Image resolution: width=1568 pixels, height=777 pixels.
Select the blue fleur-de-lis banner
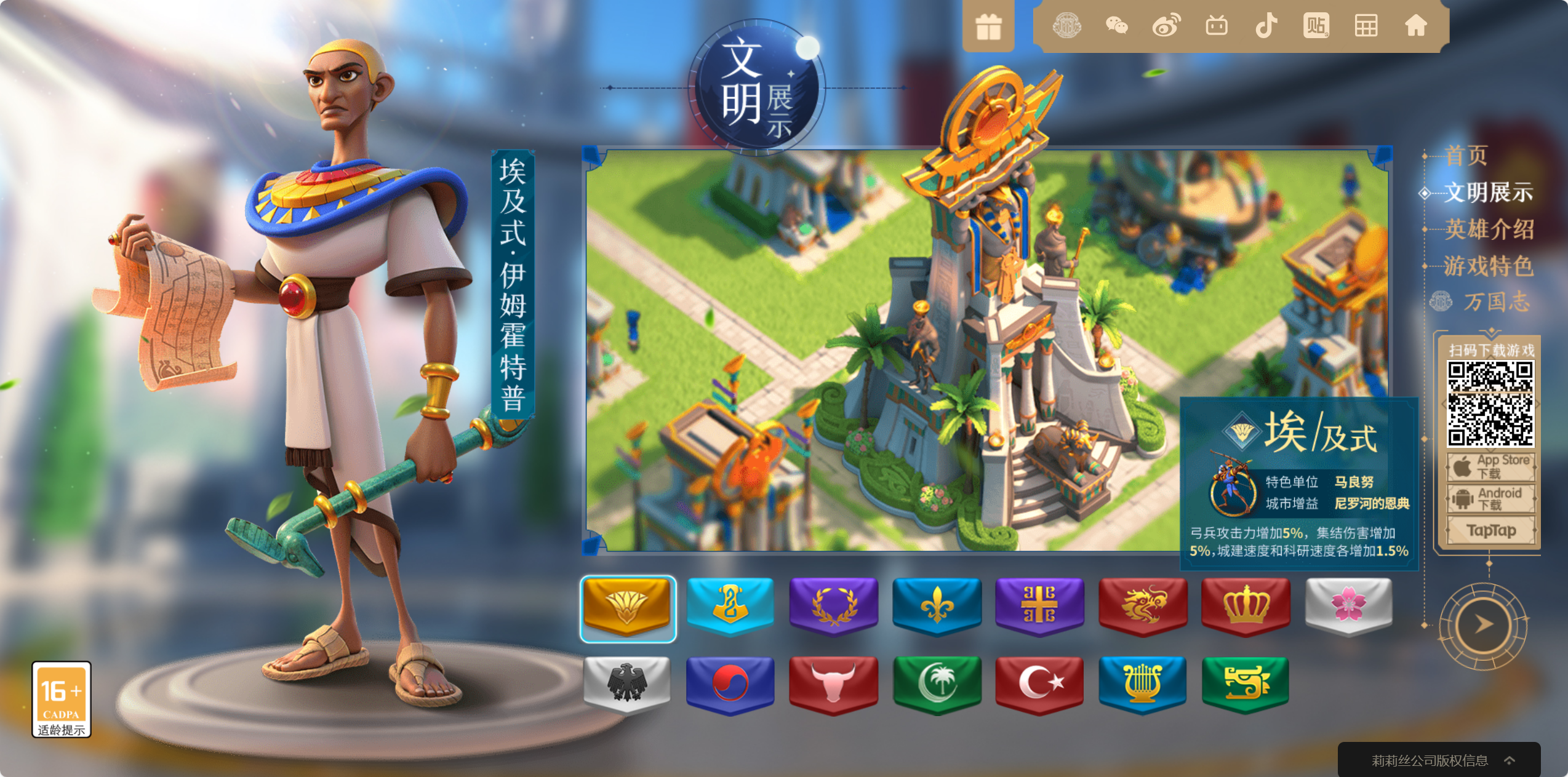937,605
